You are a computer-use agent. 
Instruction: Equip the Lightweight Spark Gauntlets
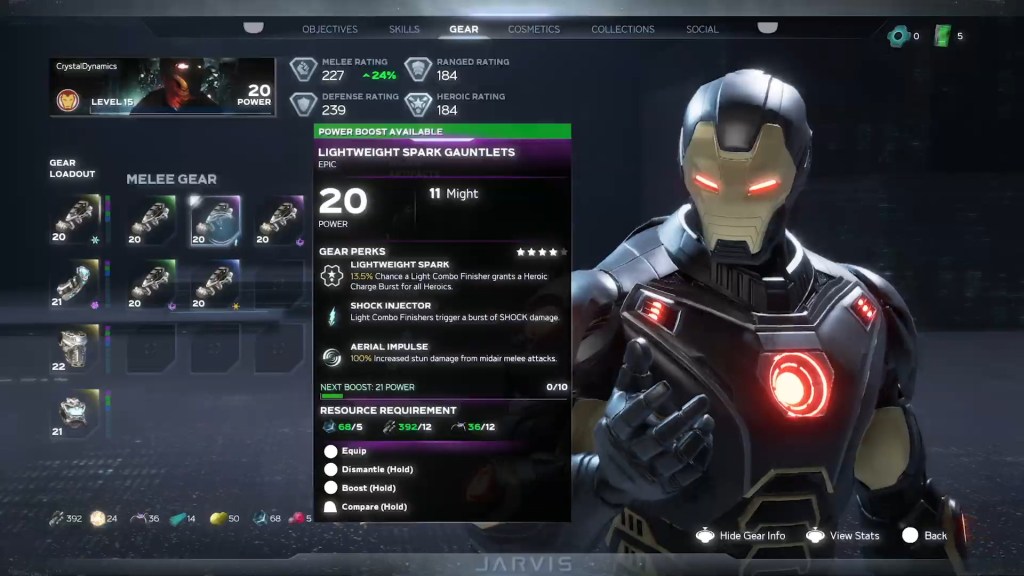354,451
